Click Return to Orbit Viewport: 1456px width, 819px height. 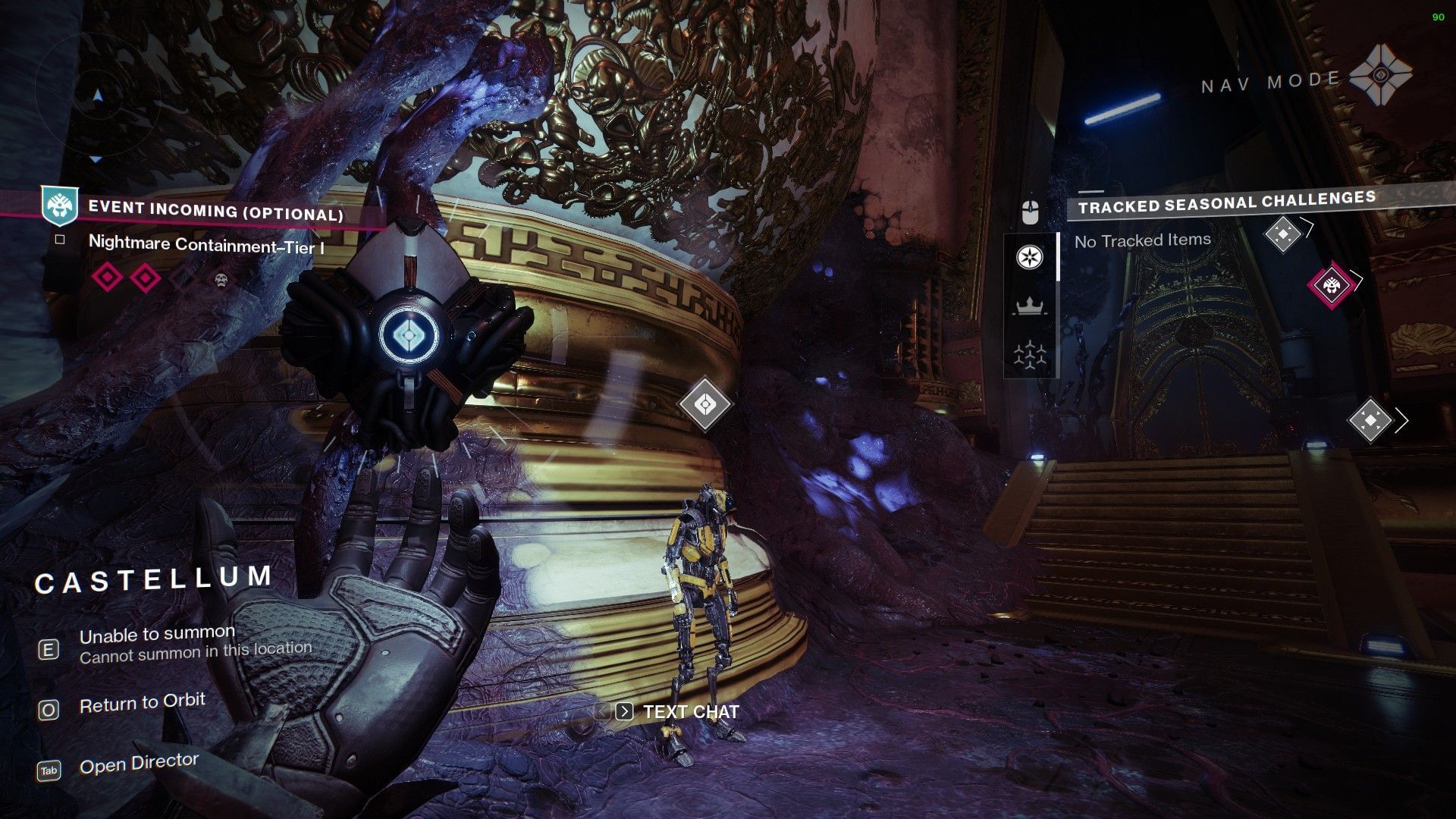(141, 701)
